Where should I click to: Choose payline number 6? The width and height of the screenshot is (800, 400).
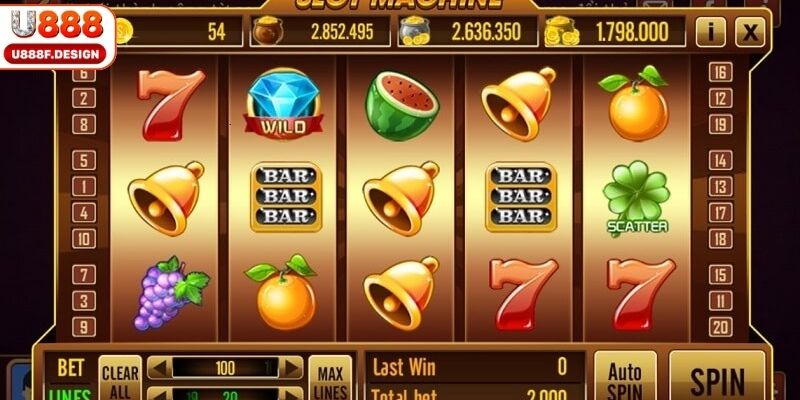pyautogui.click(x=85, y=73)
